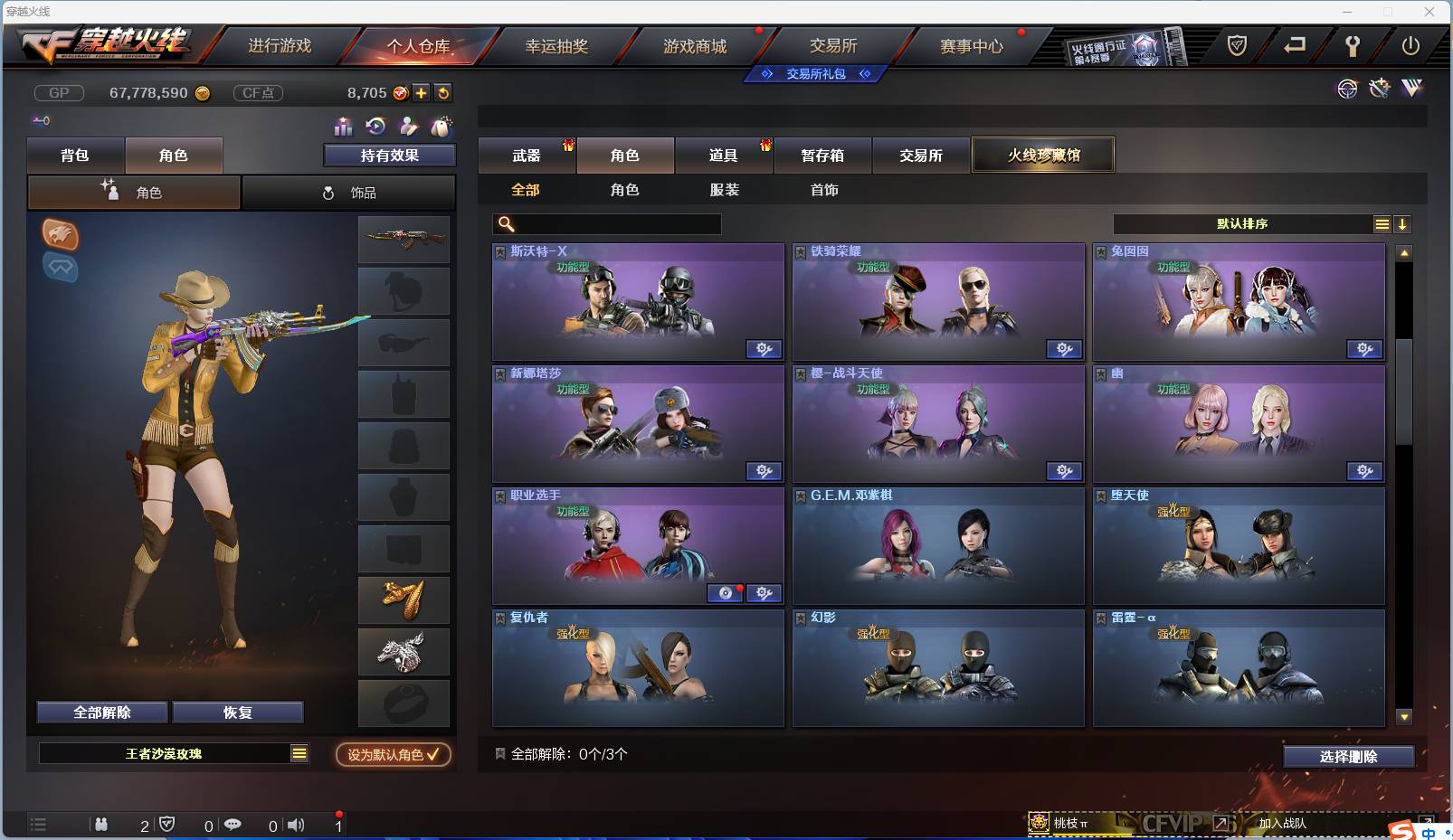1453x840 pixels.
Task: Click the CF点 recharge plus icon beside 8,705
Action: pos(422,92)
